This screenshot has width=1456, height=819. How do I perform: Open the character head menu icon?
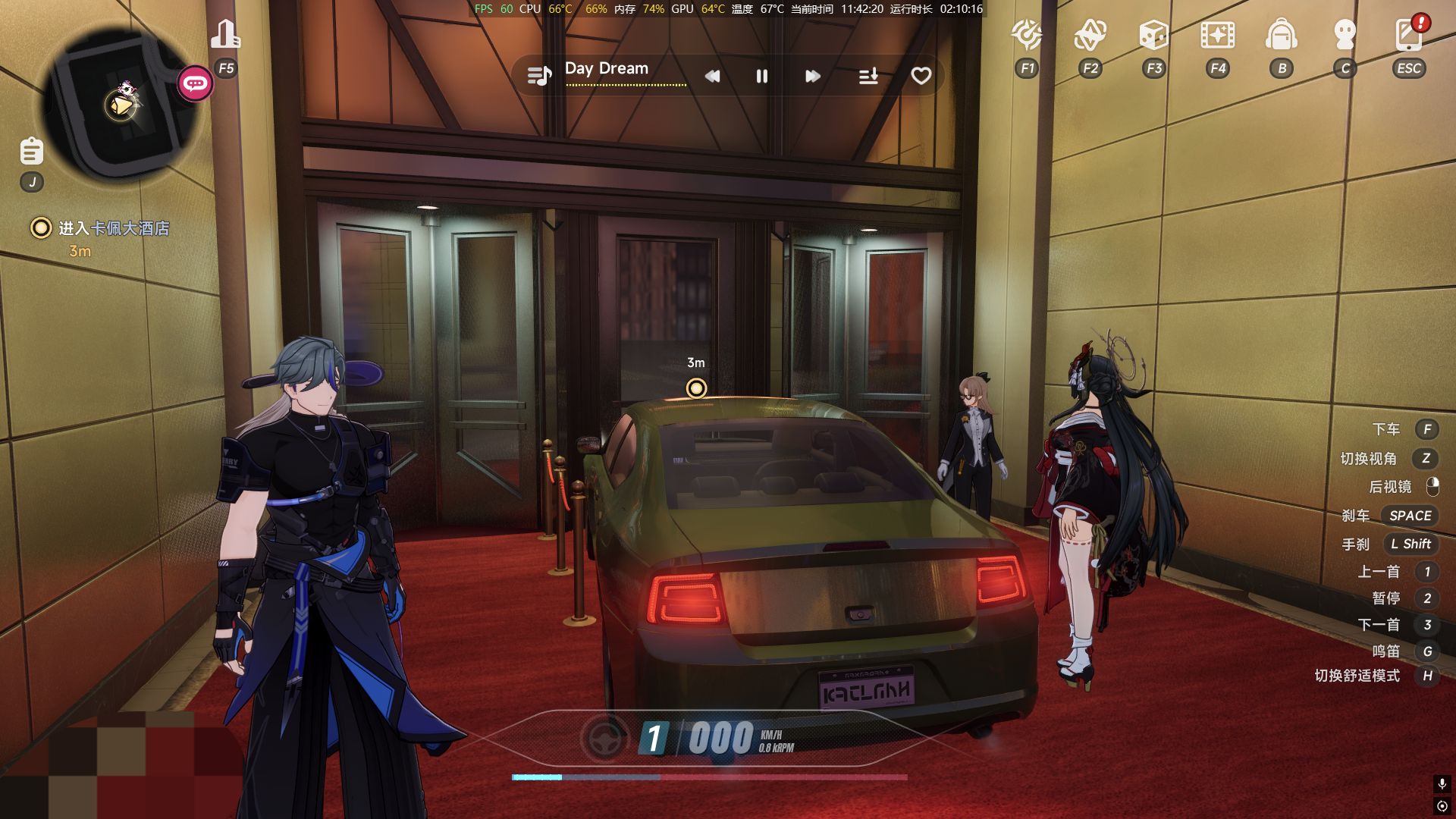click(x=1345, y=35)
